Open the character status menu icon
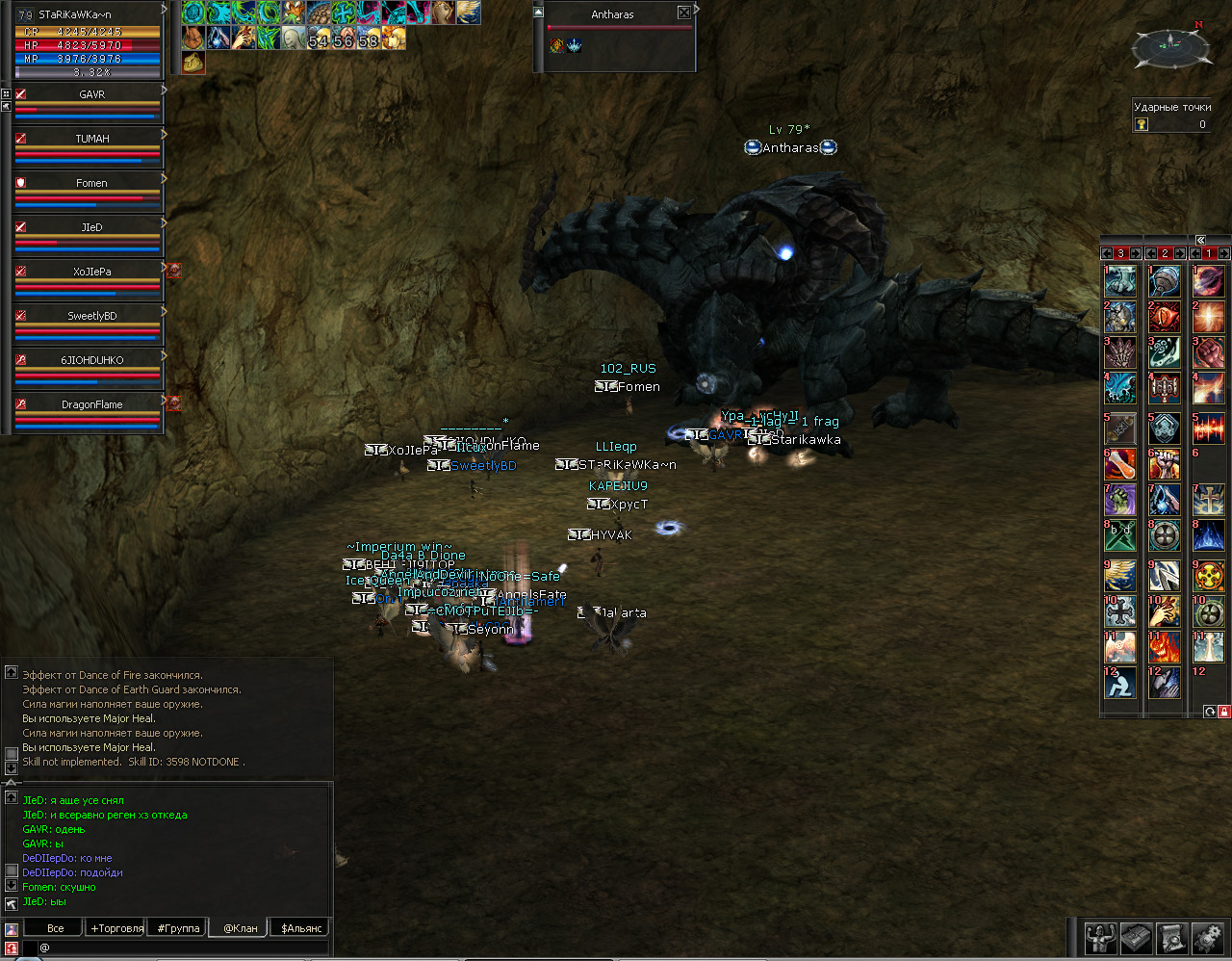Screen dimensions: 1232x961 (x=1101, y=937)
